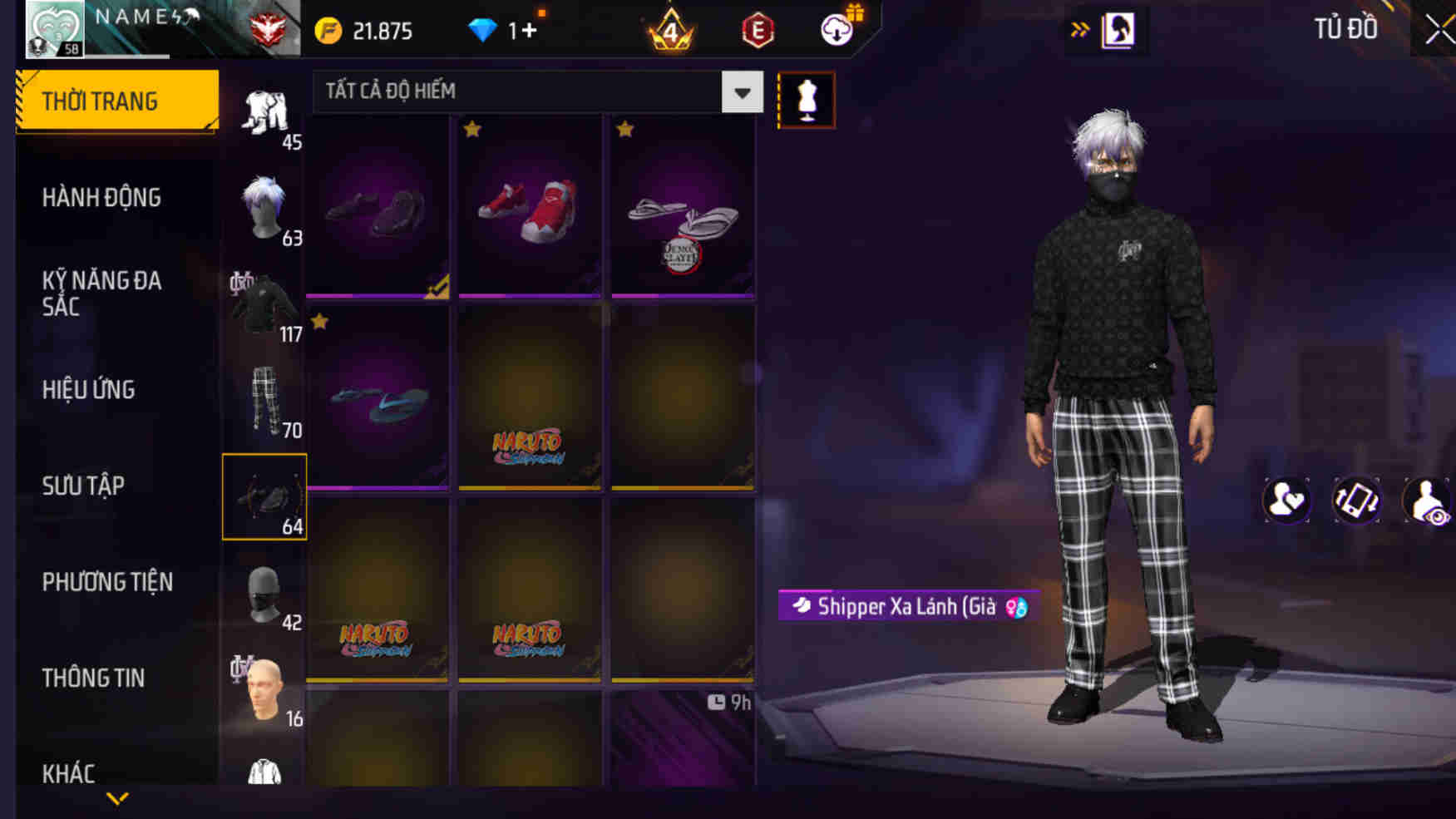
Task: Click the THÔNG TIN sidebar entry
Action: pos(94,678)
